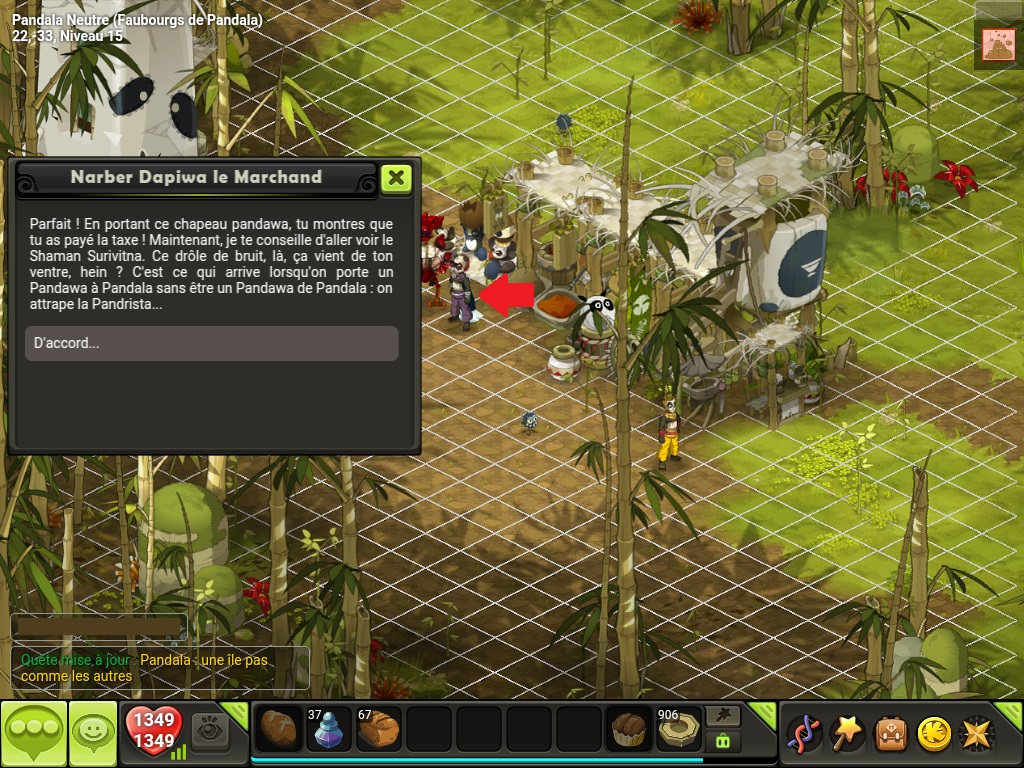Open the smiley emotes button
This screenshot has width=1024, height=768.
coord(93,734)
